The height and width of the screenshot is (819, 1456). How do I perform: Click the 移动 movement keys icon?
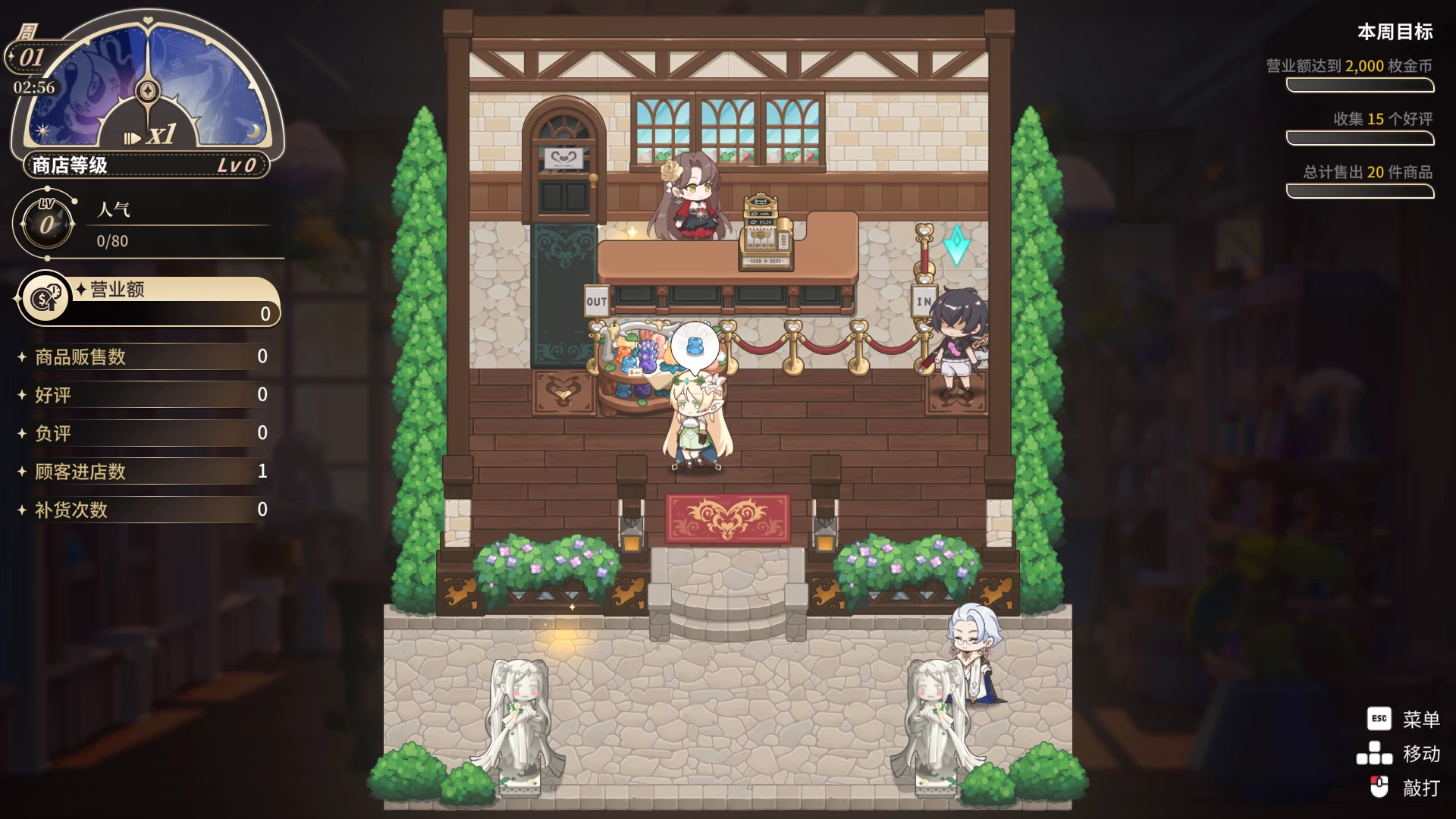(x=1374, y=755)
